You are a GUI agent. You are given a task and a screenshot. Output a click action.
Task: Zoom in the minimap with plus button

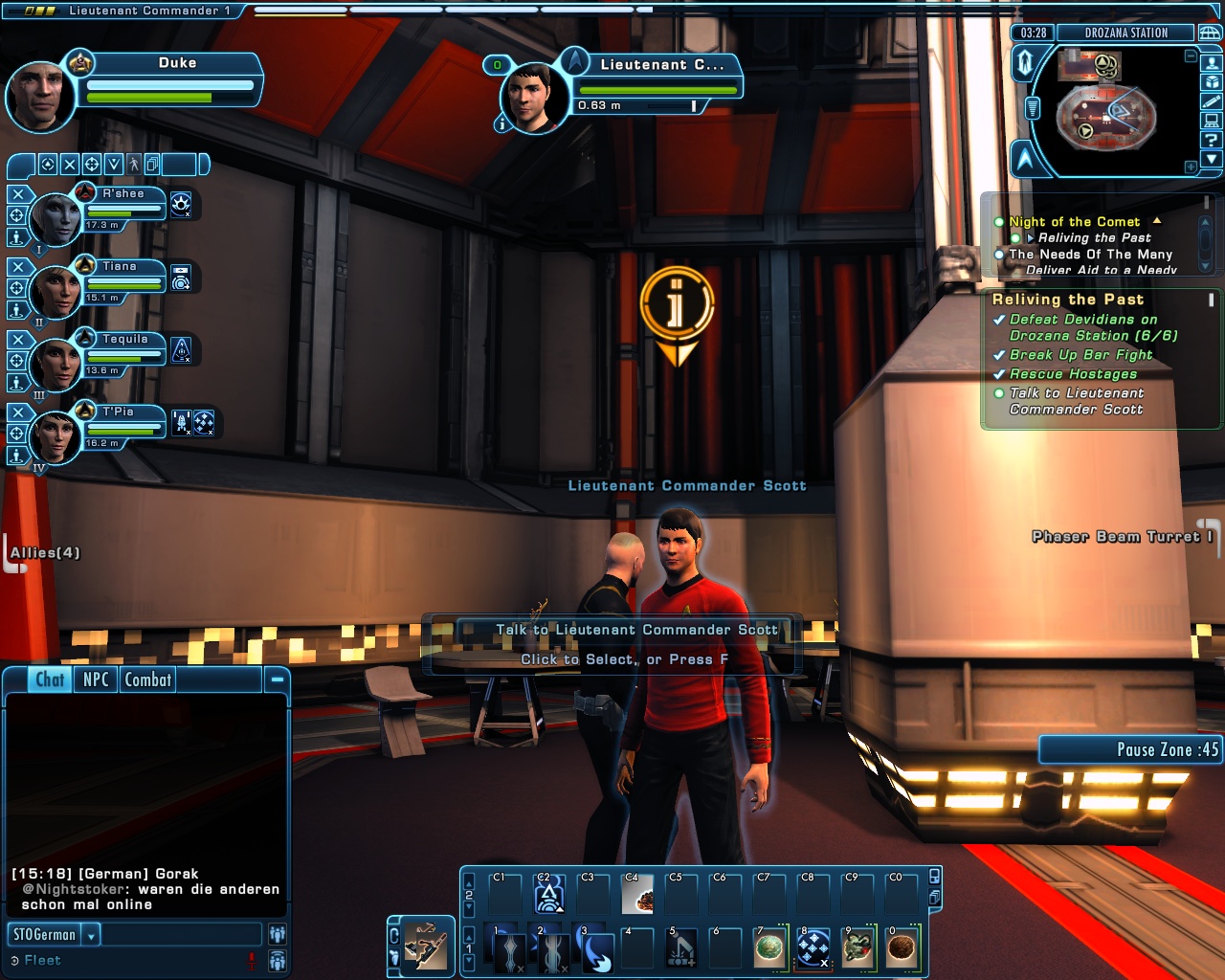click(x=1191, y=167)
